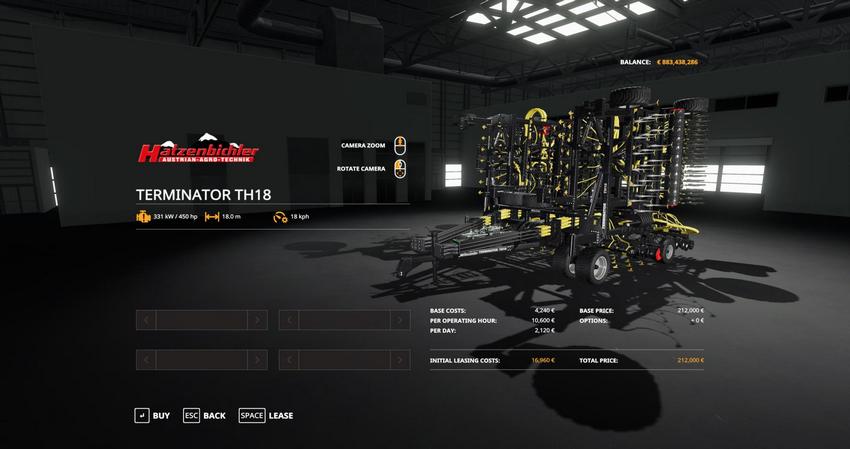Go back from the shop configuration screen
Viewport: 850px width, 449px height.
(204, 415)
